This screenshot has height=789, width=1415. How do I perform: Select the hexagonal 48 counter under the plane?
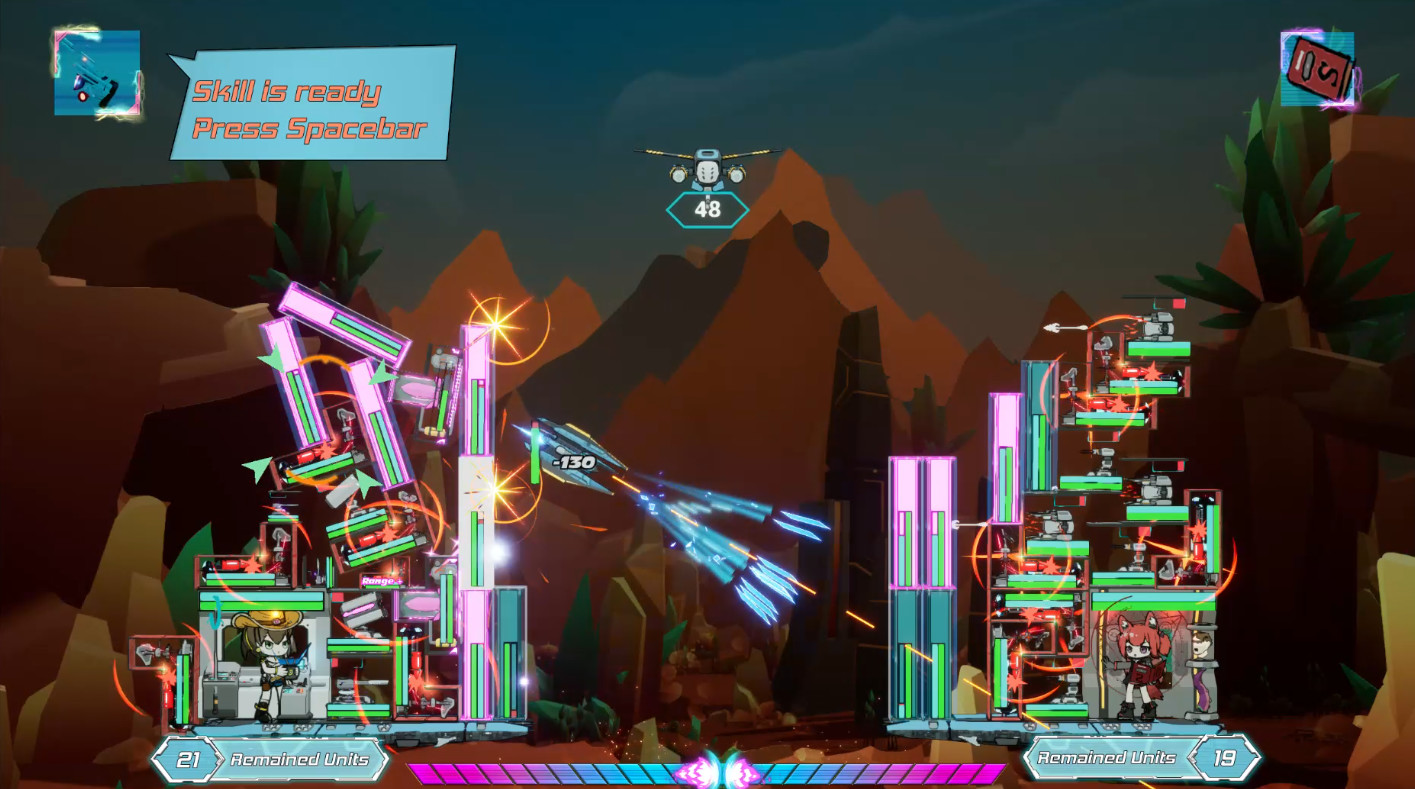(x=708, y=210)
